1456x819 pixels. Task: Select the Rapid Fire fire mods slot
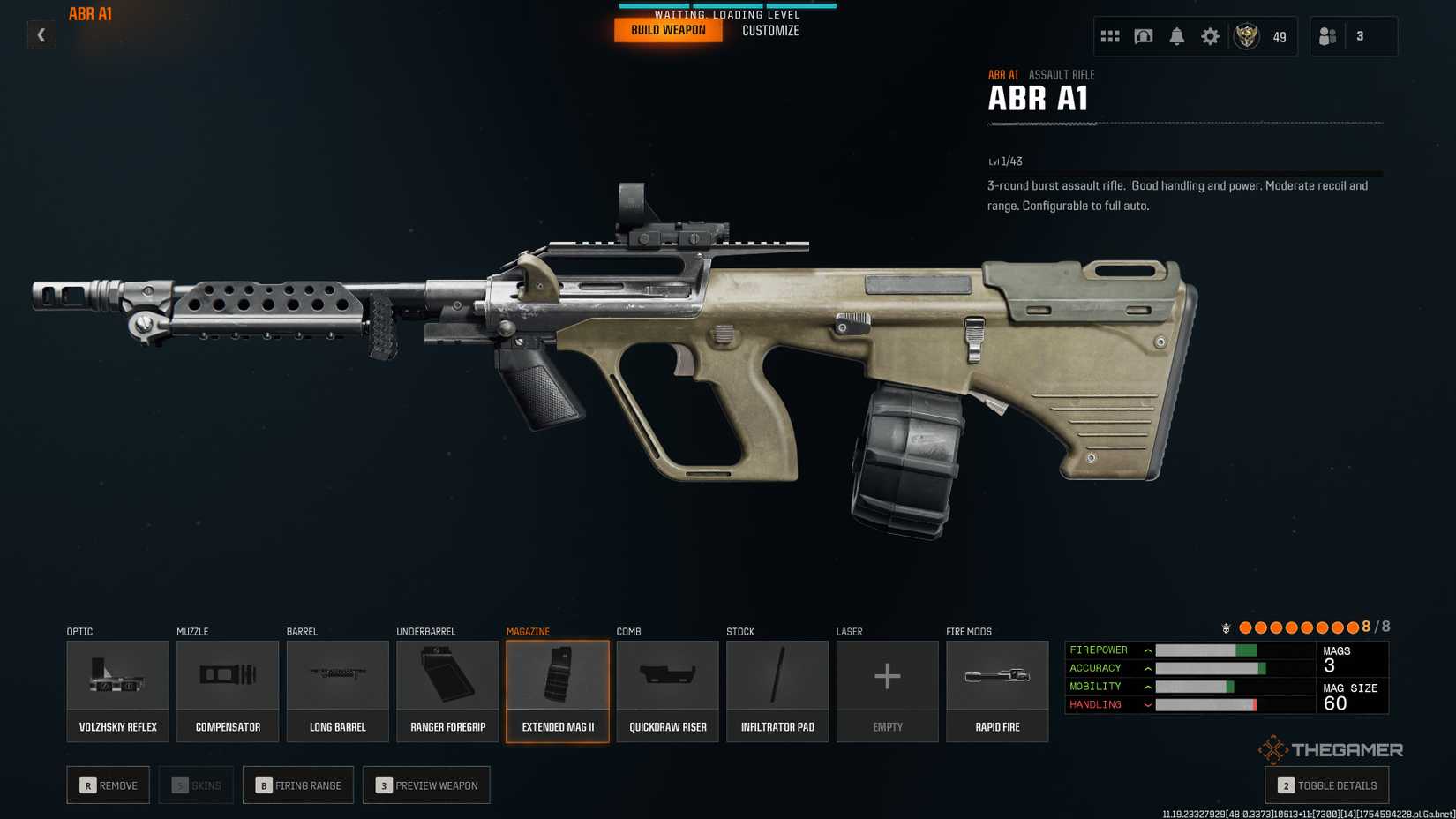tap(997, 691)
